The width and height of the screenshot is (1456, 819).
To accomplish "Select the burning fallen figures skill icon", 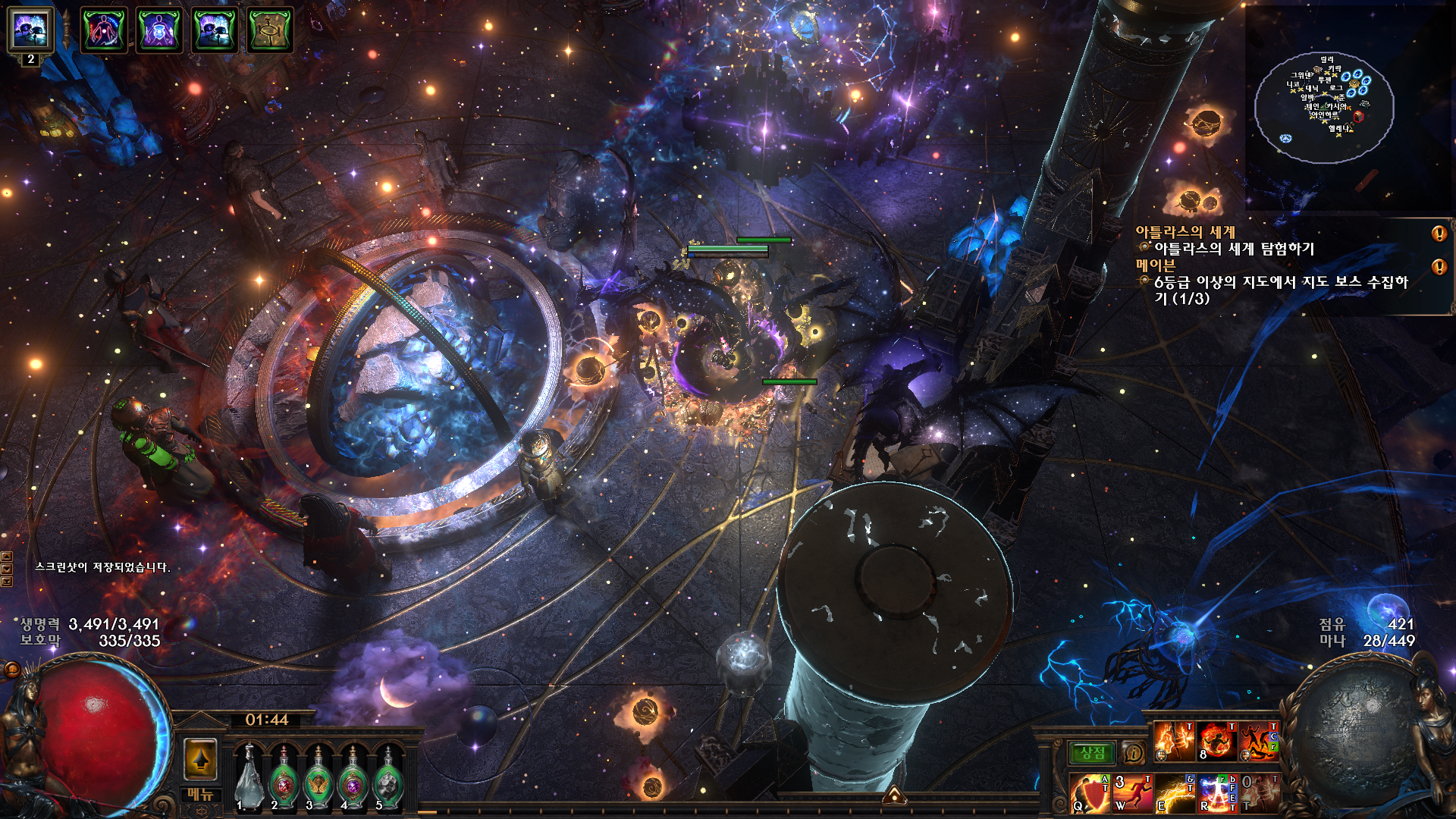I will click(1259, 741).
